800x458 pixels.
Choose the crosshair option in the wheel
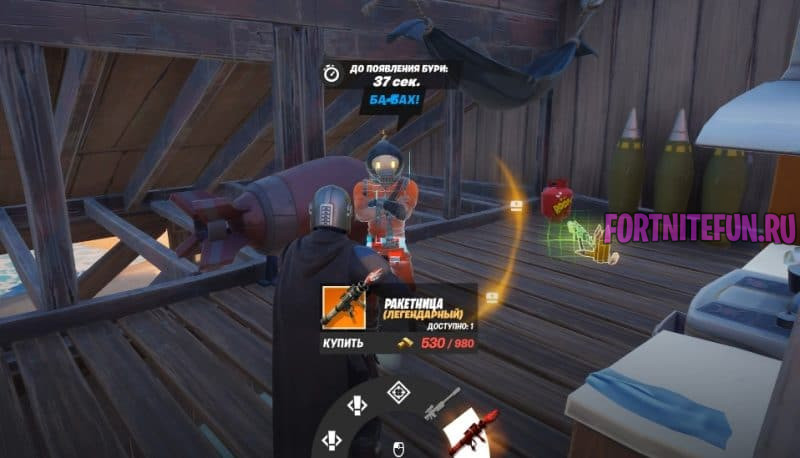coord(398,392)
